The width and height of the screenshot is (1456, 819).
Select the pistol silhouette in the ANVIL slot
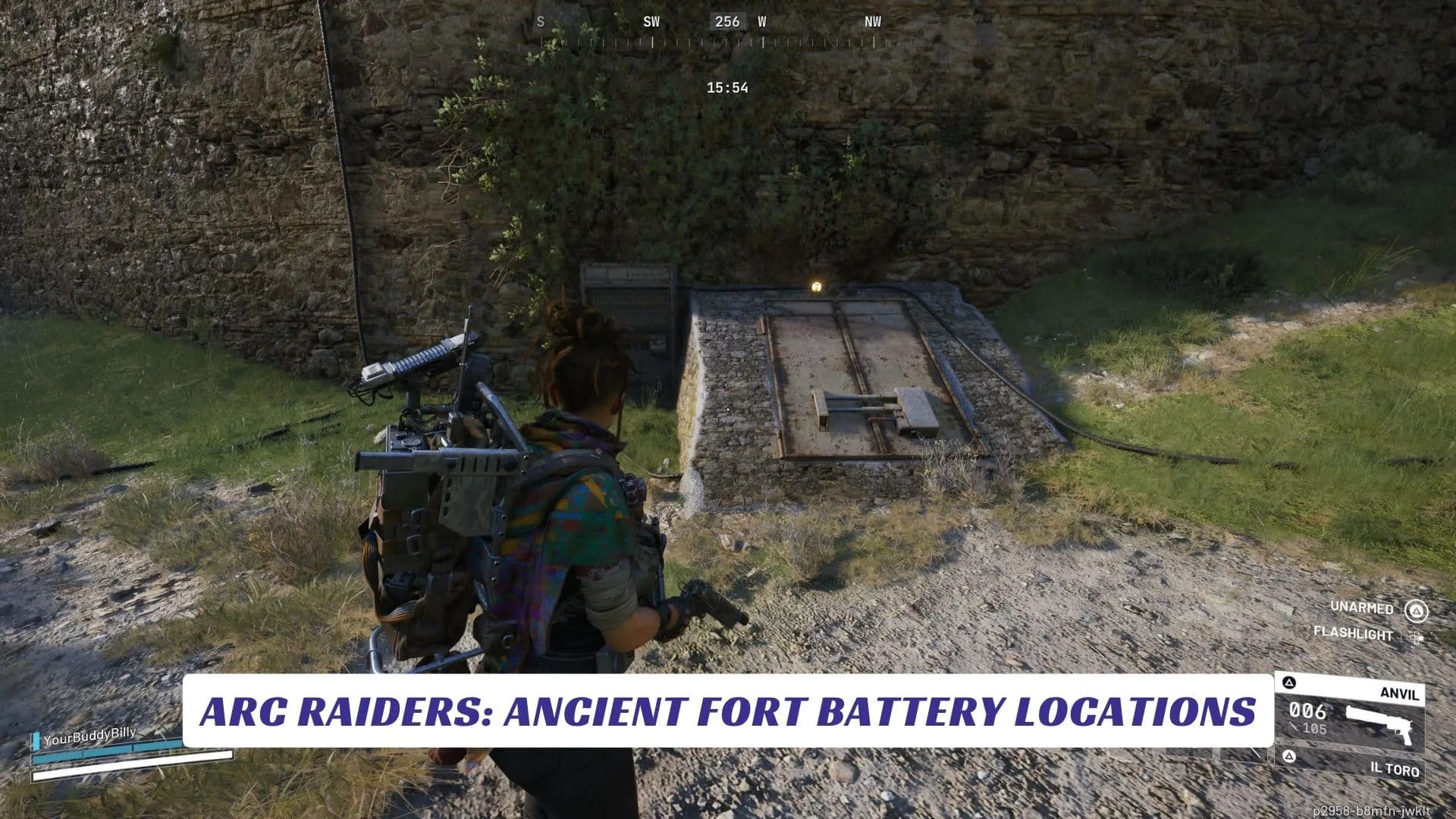[1380, 720]
